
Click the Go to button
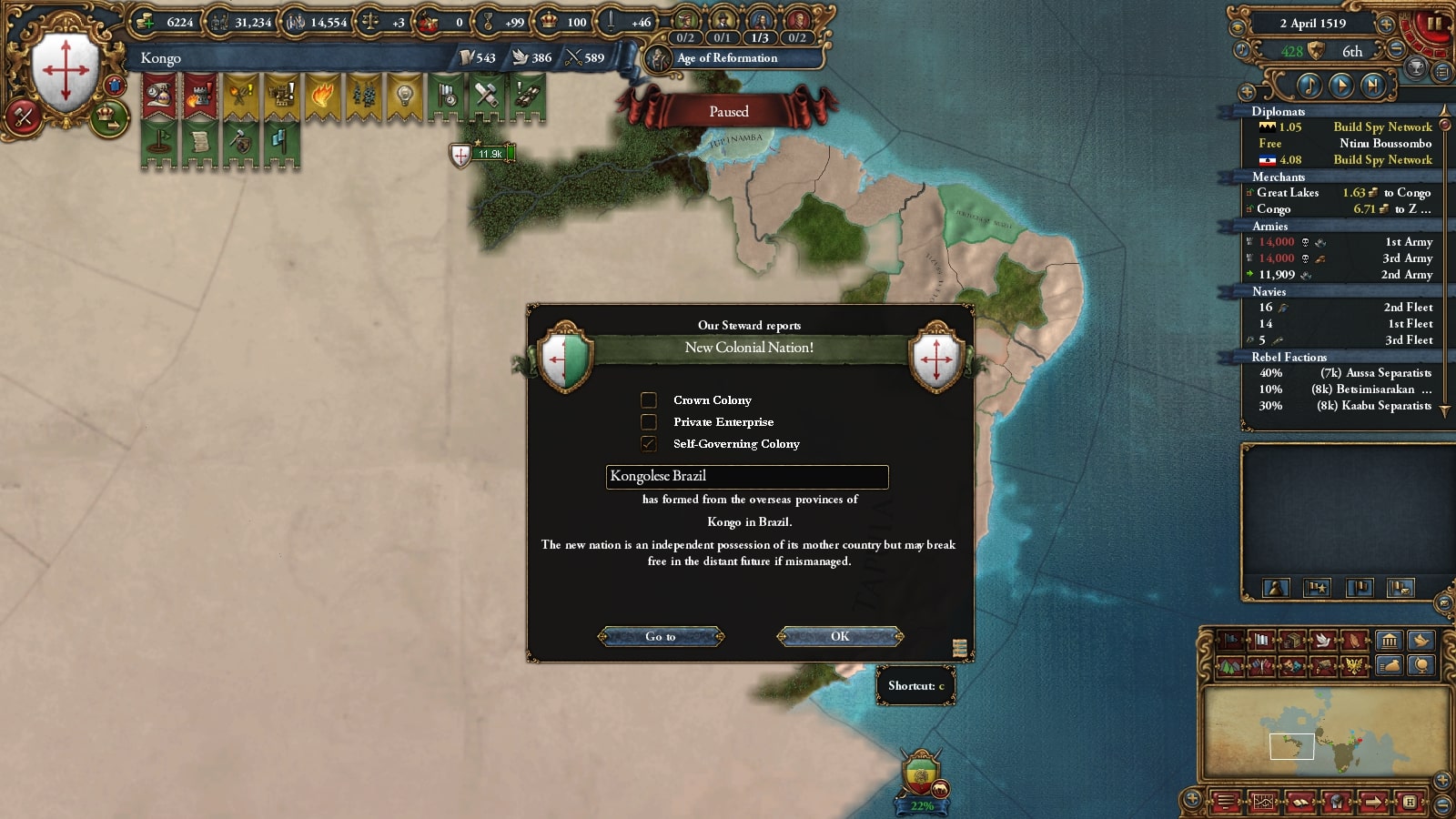661,636
